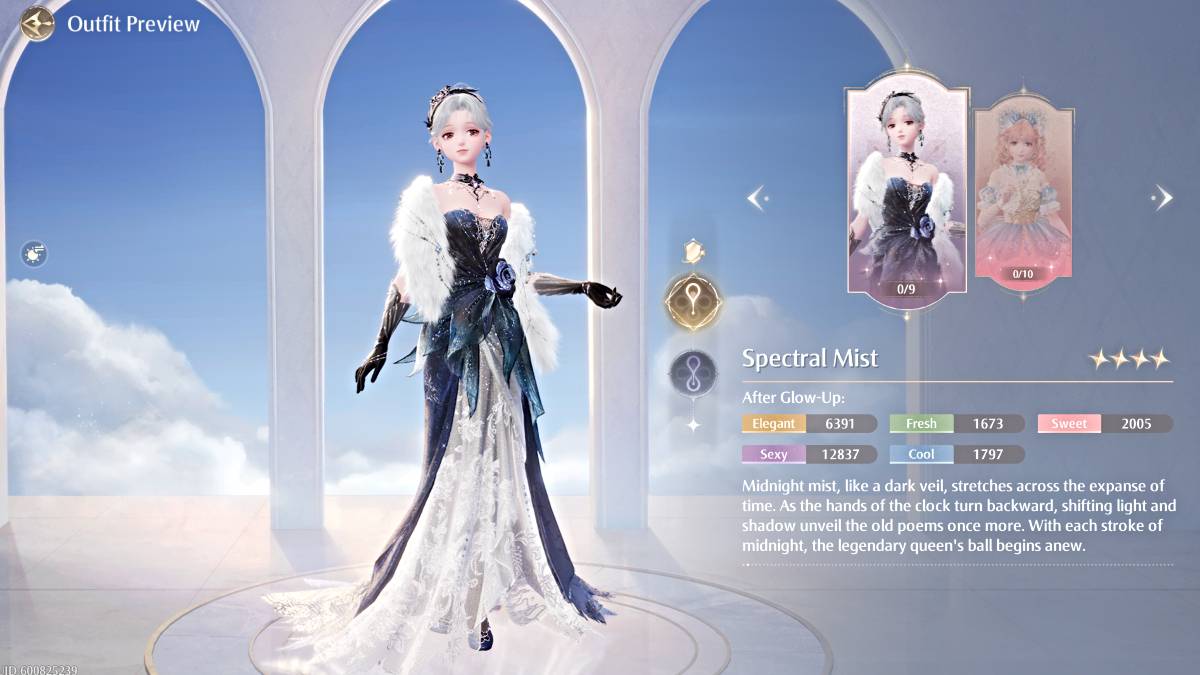The image size is (1200, 675).
Task: Click the small golden dress icon
Action: (692, 250)
